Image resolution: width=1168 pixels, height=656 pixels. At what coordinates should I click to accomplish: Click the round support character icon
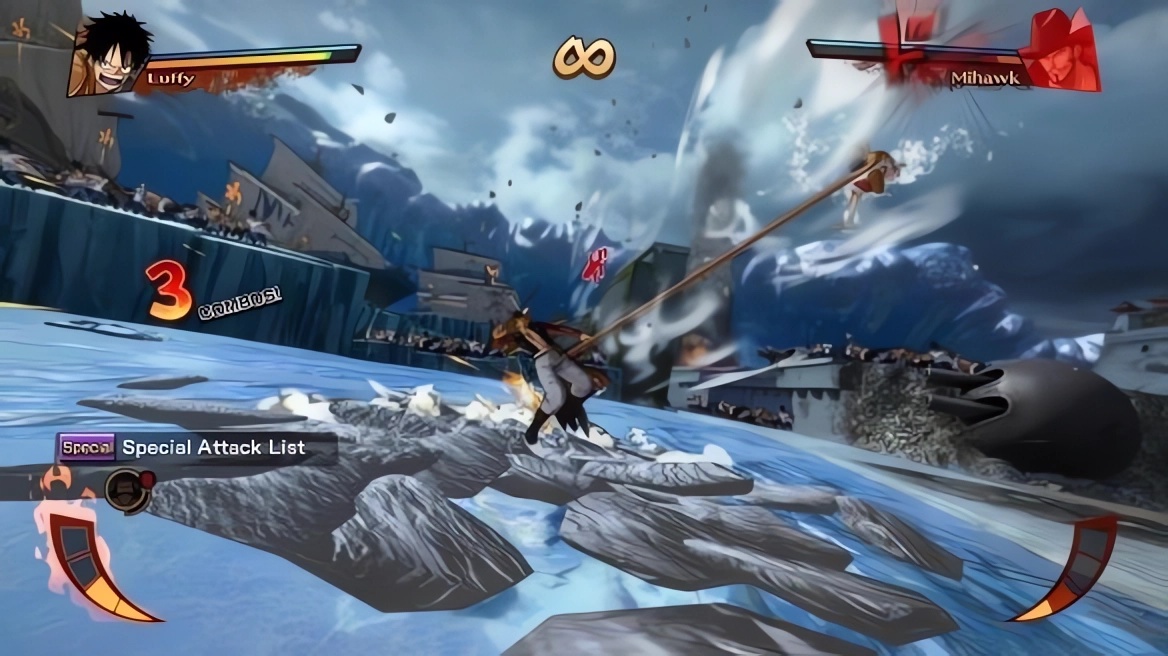126,490
